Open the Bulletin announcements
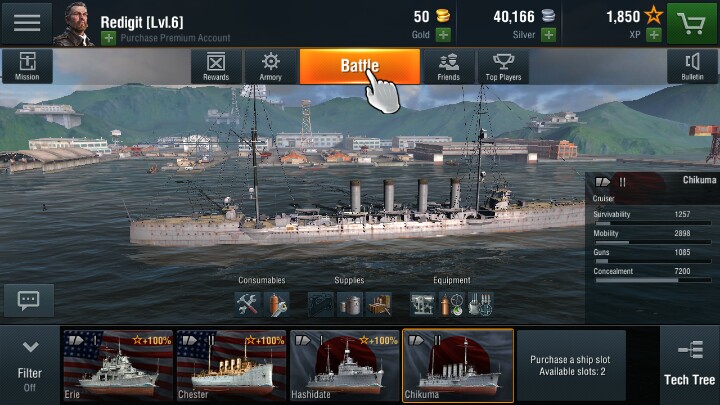 point(692,66)
